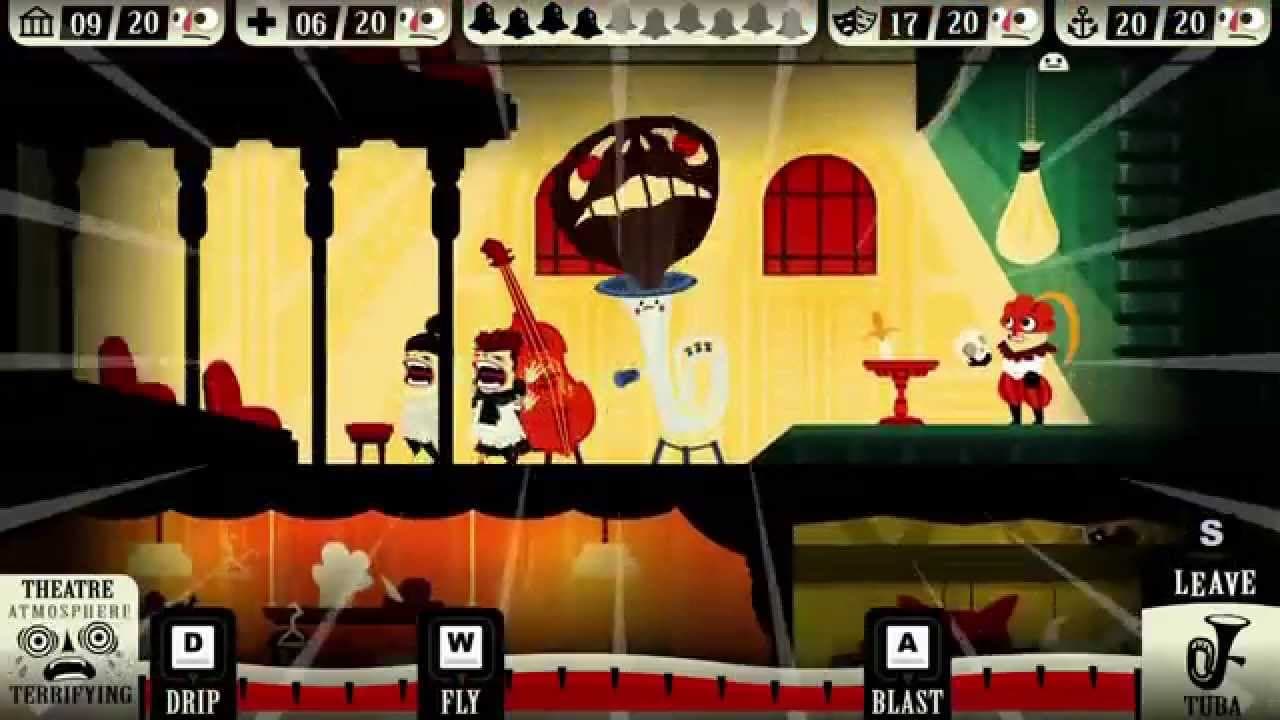The image size is (1280, 720).
Task: Click the hospital cross score icon
Action: pos(262,21)
